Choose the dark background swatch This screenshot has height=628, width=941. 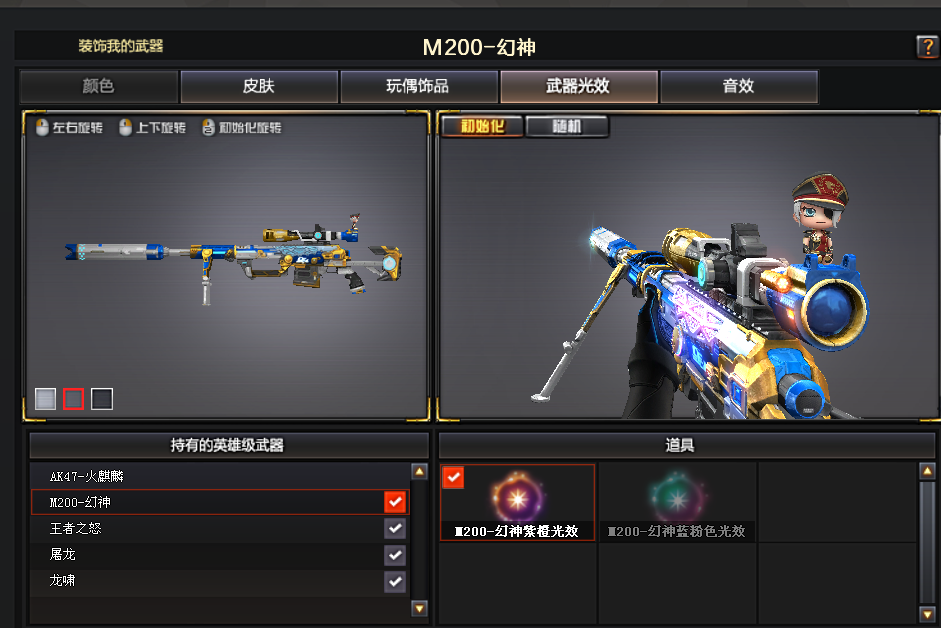click(x=102, y=399)
